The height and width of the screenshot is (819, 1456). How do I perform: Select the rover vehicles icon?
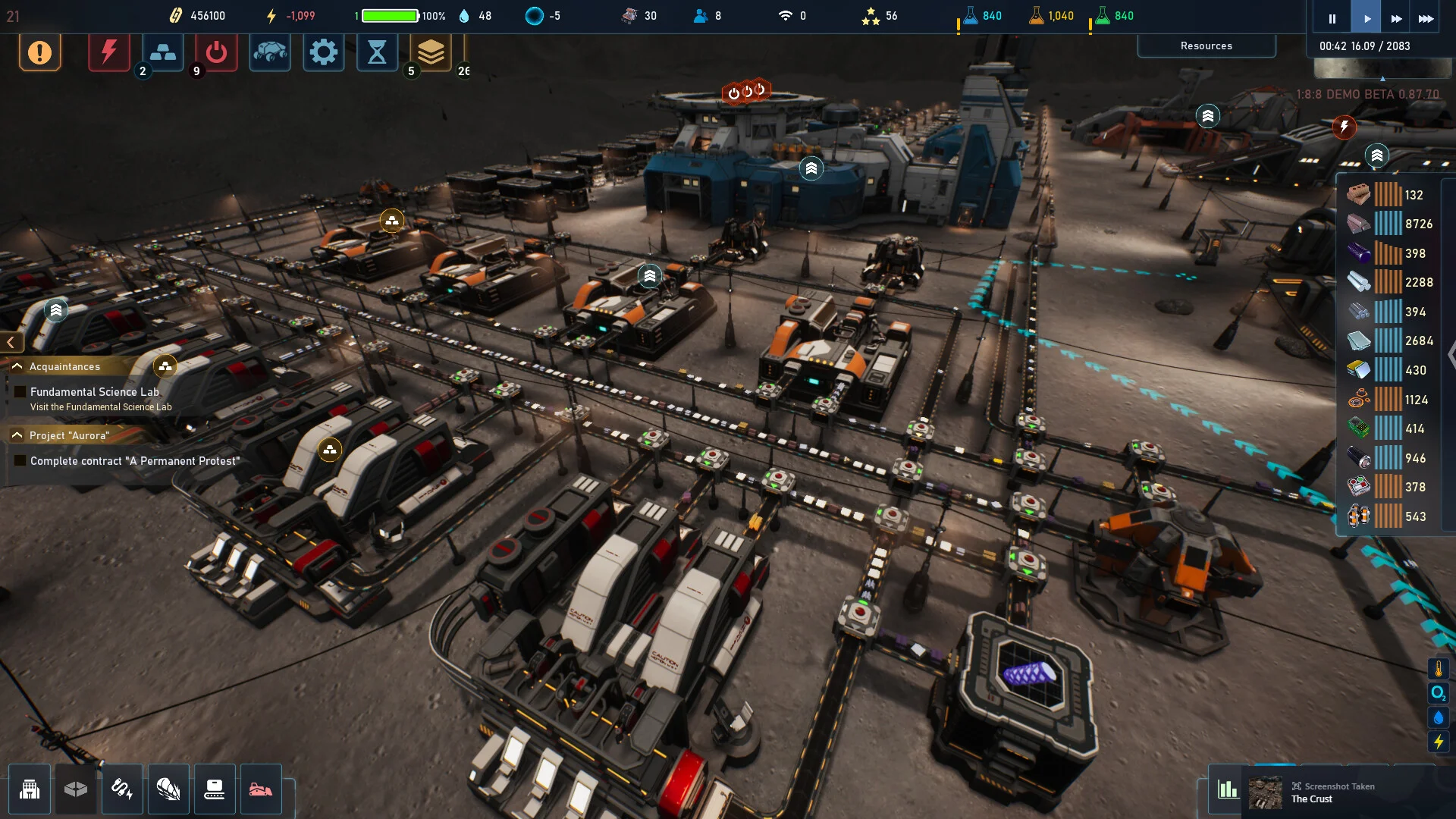pyautogui.click(x=270, y=52)
